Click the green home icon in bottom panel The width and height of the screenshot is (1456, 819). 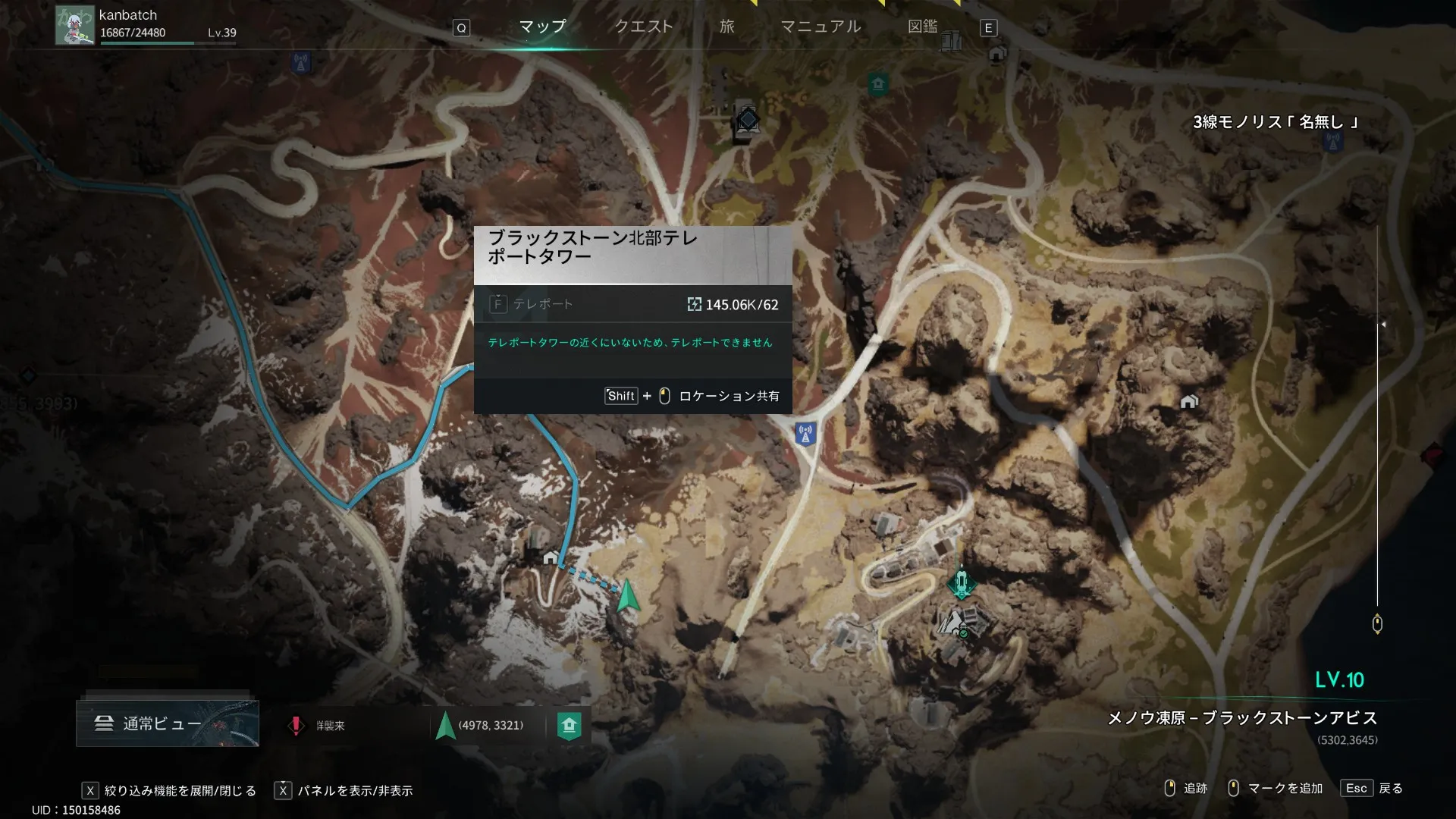(569, 726)
